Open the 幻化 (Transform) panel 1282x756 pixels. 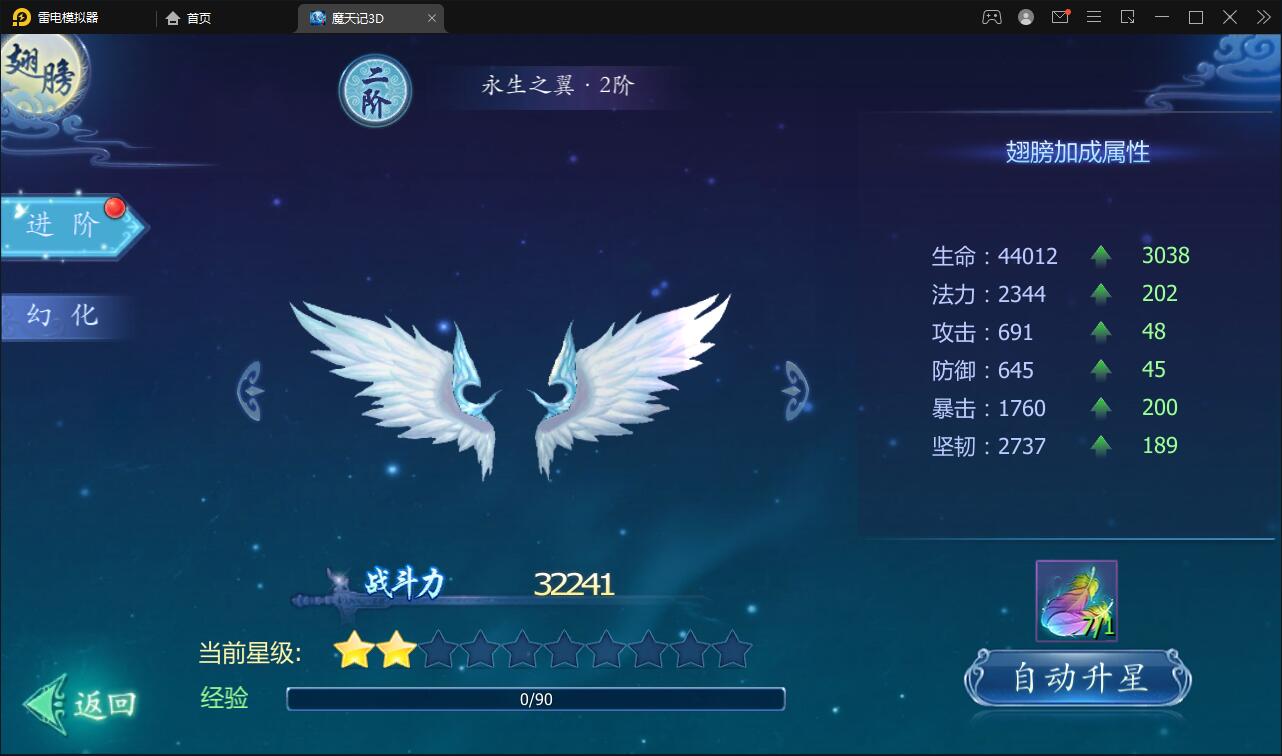pyautogui.click(x=60, y=315)
